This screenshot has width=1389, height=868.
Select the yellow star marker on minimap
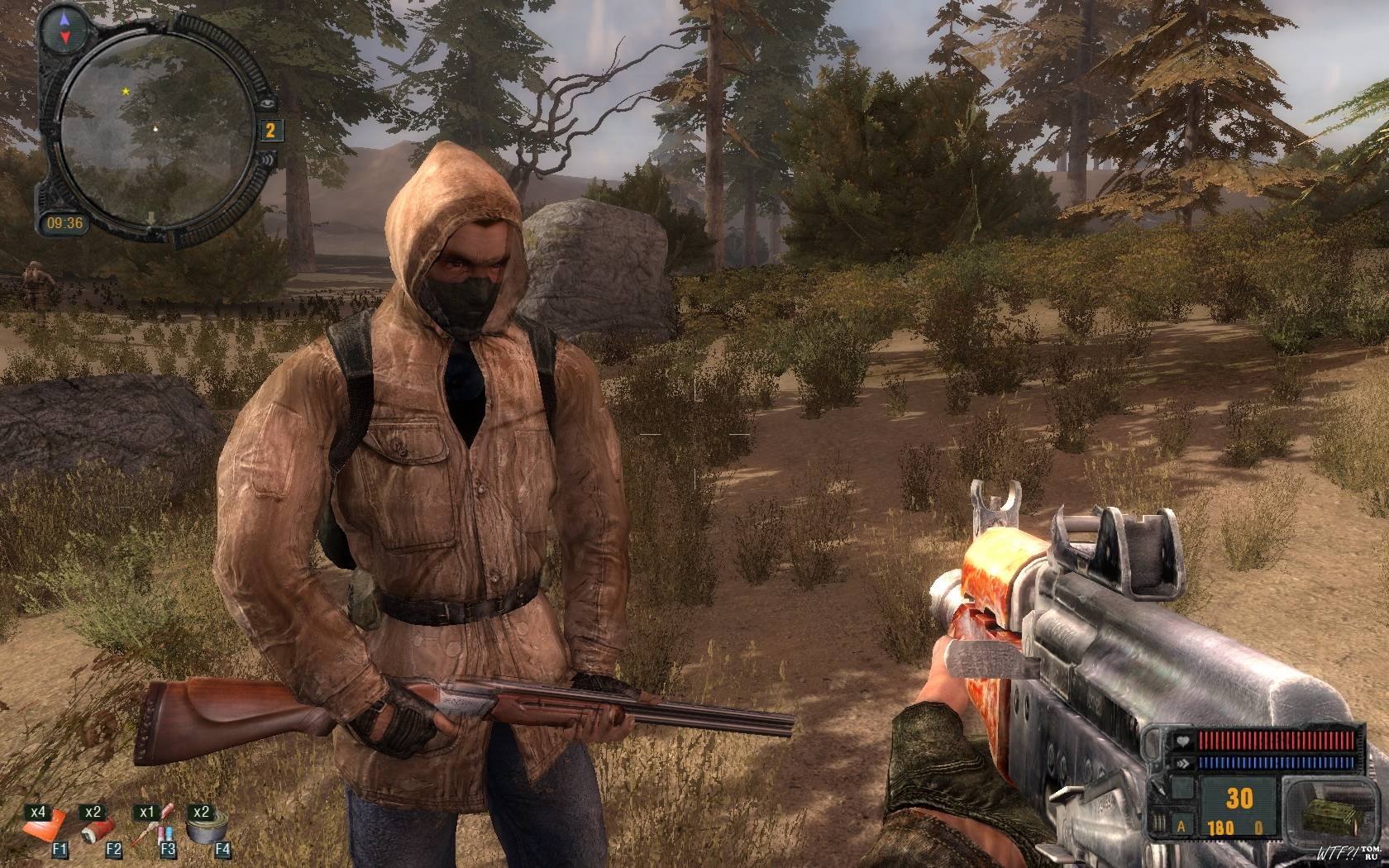point(126,91)
